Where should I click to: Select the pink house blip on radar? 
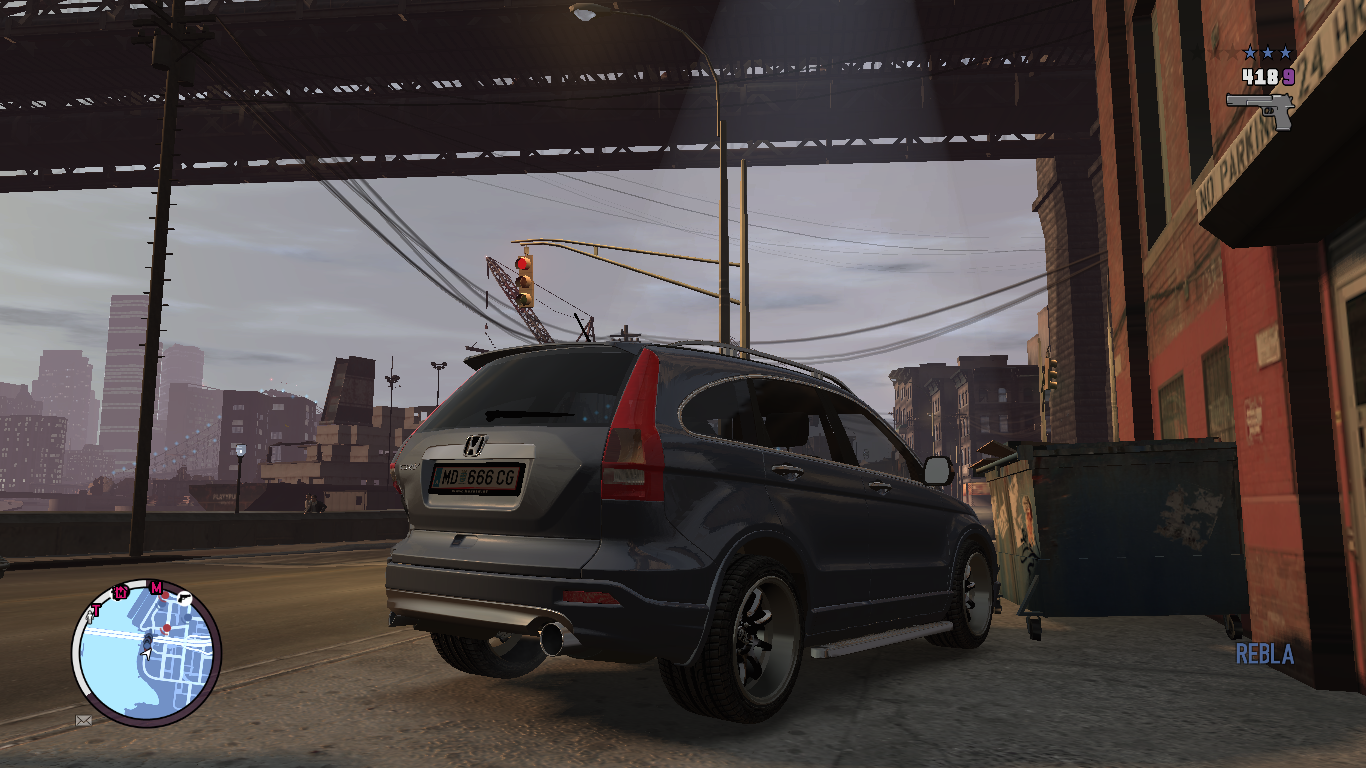(x=121, y=591)
